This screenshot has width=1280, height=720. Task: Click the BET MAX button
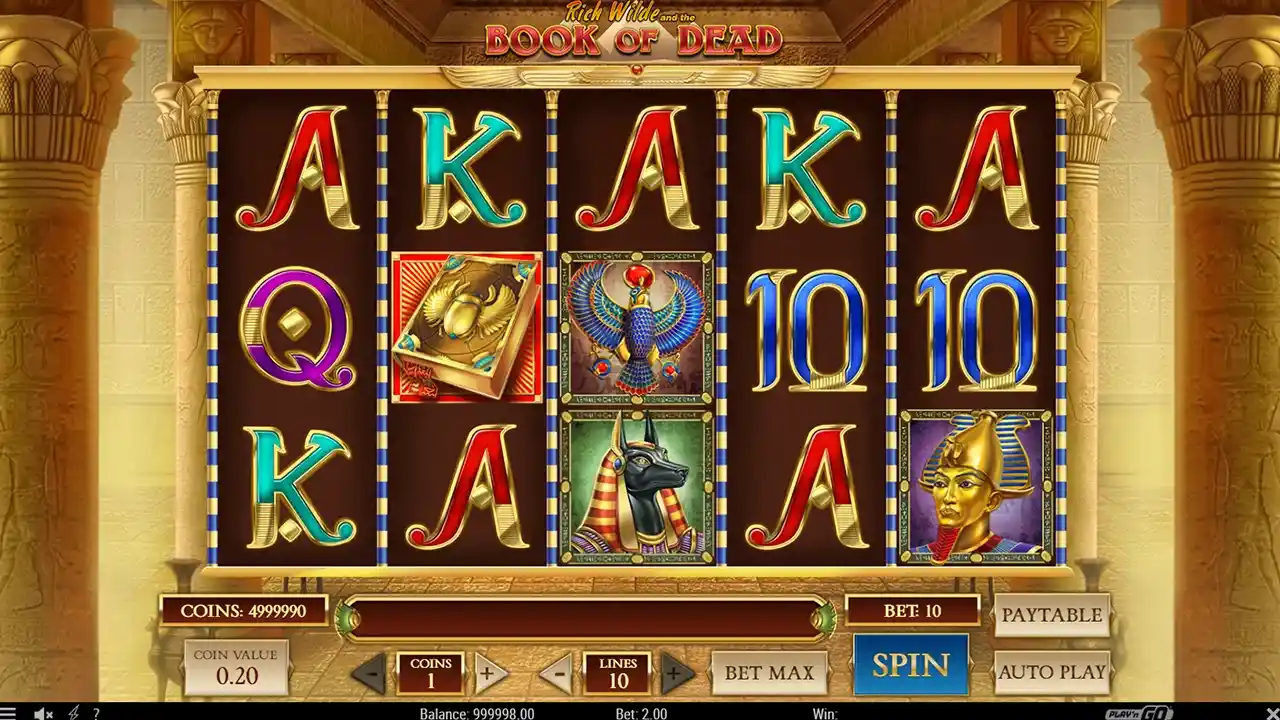click(768, 672)
